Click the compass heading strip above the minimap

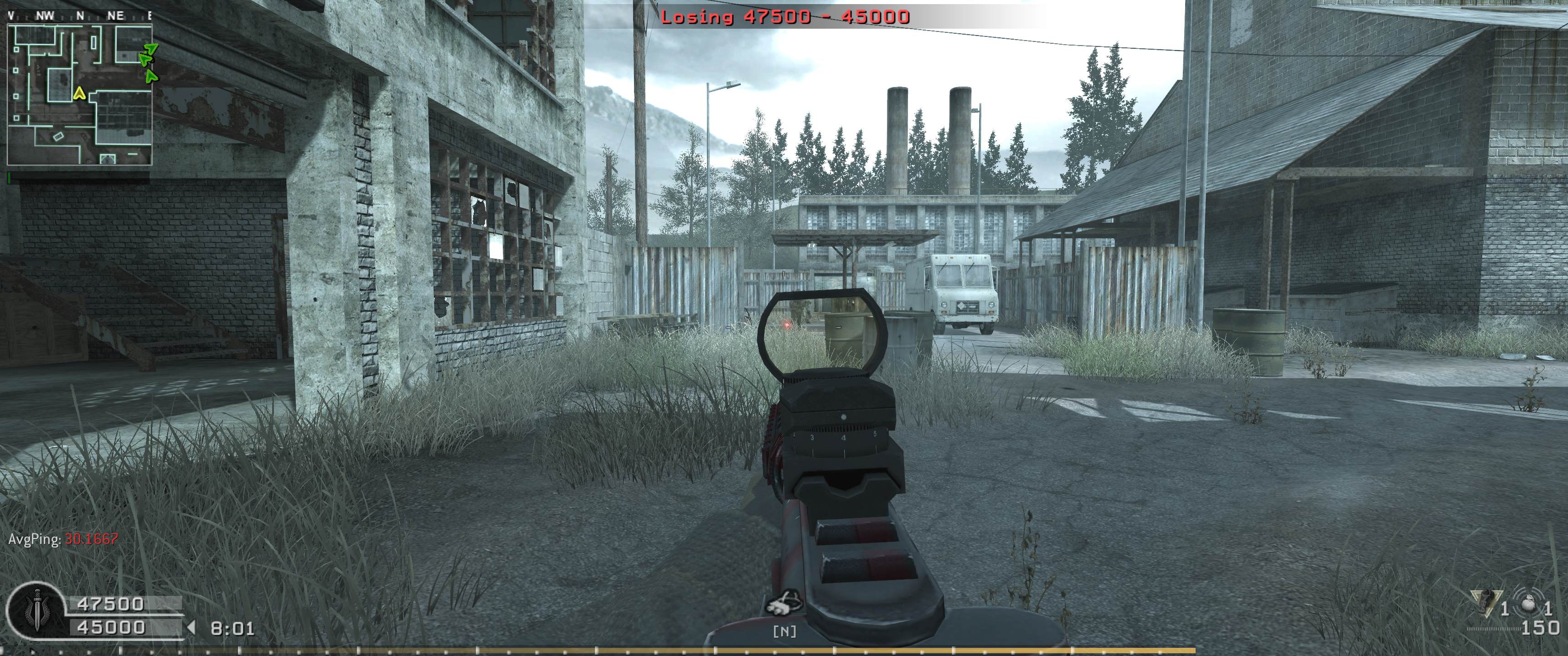79,16
